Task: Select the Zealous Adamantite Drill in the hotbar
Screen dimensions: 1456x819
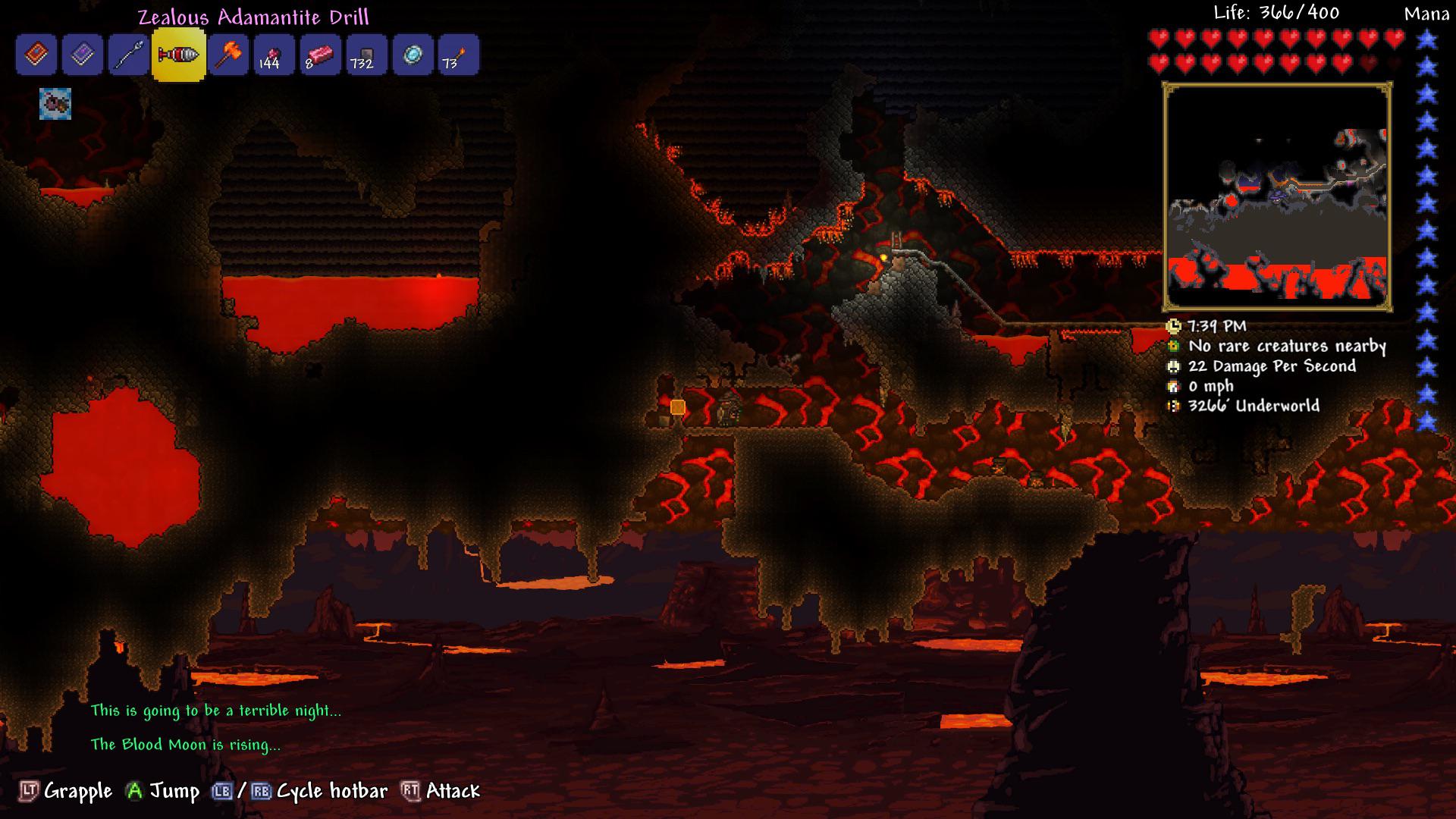Action: coord(178,54)
